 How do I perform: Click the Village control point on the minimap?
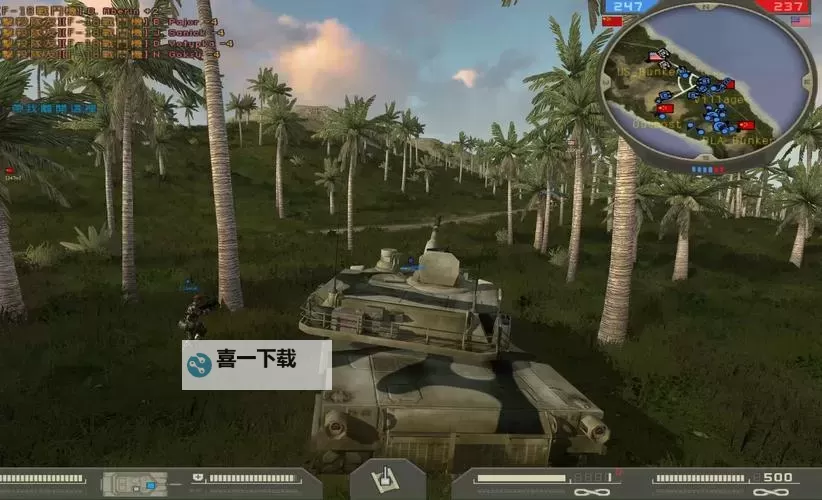[730, 85]
